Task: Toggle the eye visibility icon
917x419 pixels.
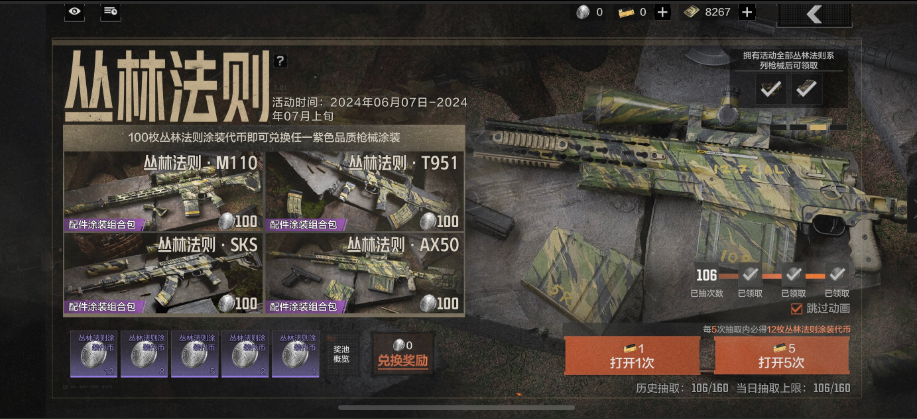Action: (75, 12)
